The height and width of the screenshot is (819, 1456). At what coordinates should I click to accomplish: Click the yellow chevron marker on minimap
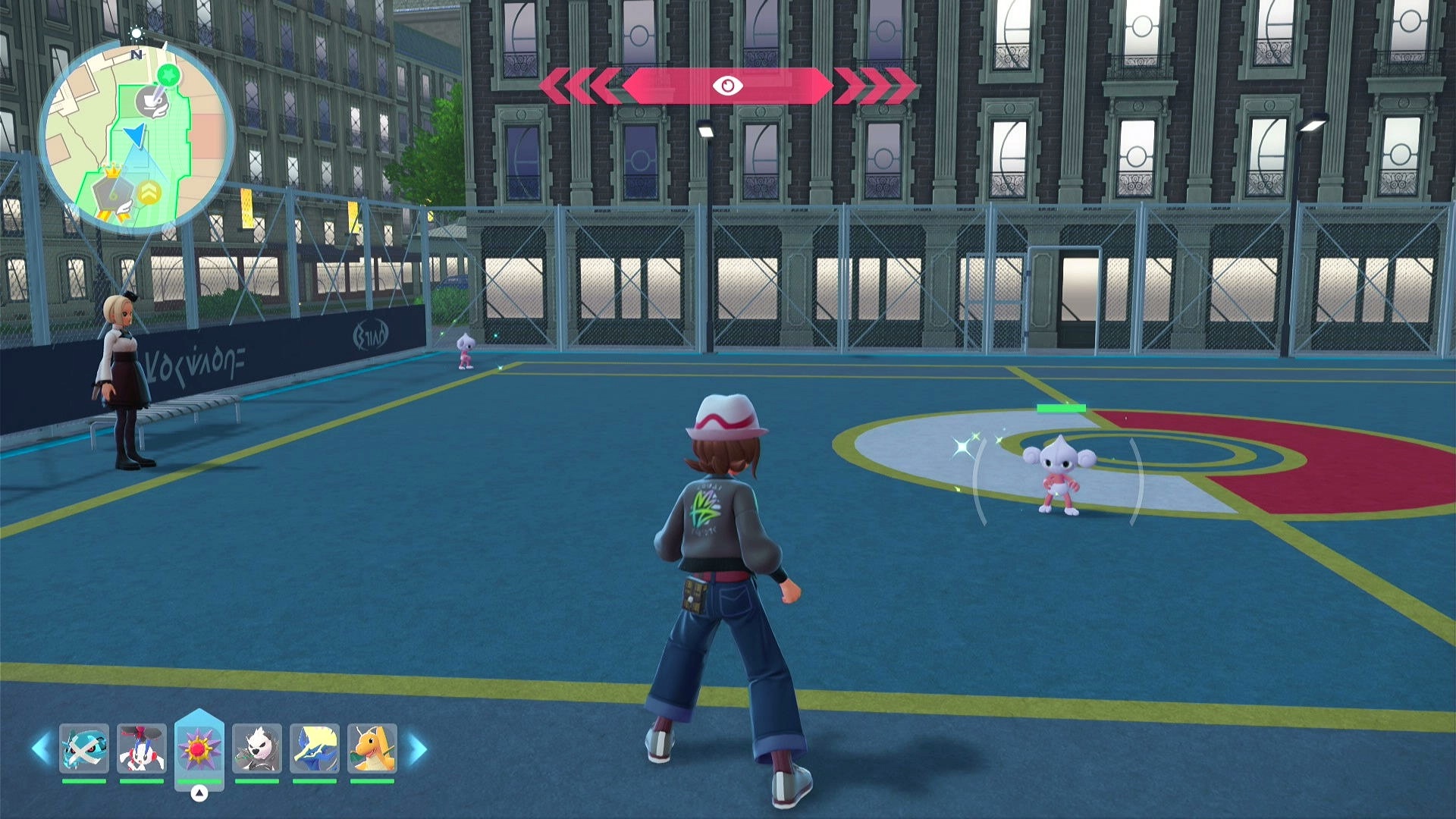(x=149, y=193)
